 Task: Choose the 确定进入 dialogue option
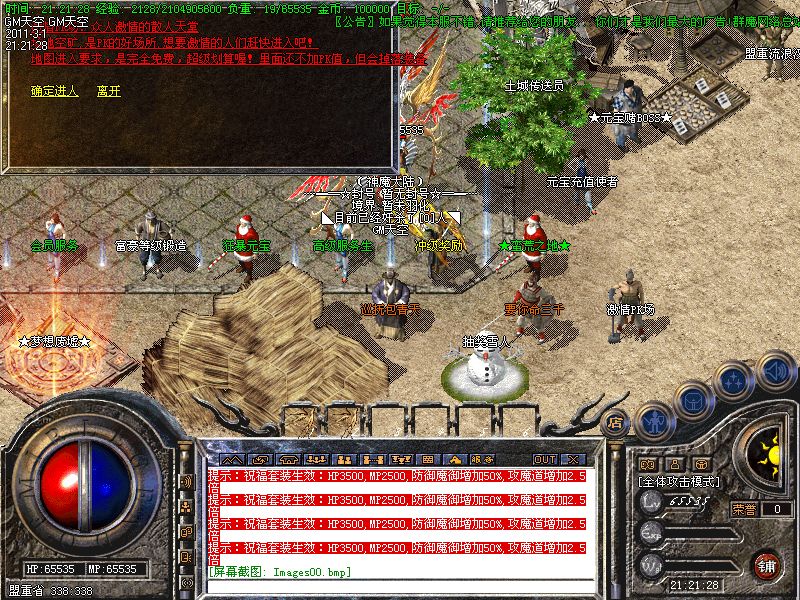[x=55, y=91]
